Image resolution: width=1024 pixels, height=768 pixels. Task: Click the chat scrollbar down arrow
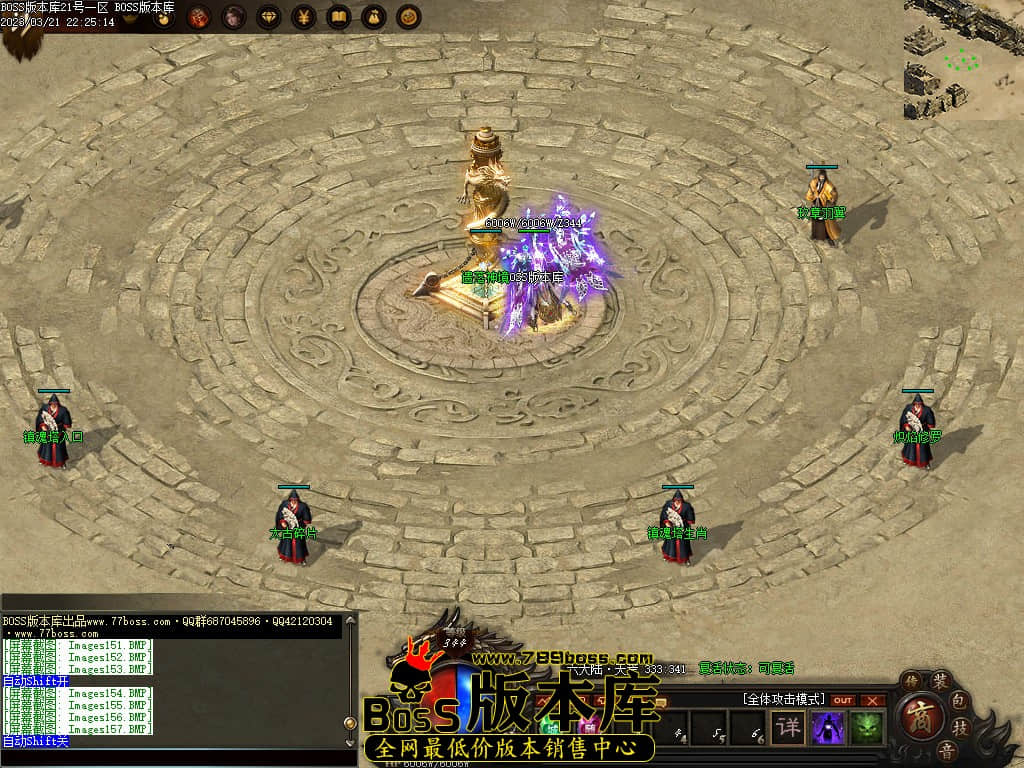click(x=350, y=744)
